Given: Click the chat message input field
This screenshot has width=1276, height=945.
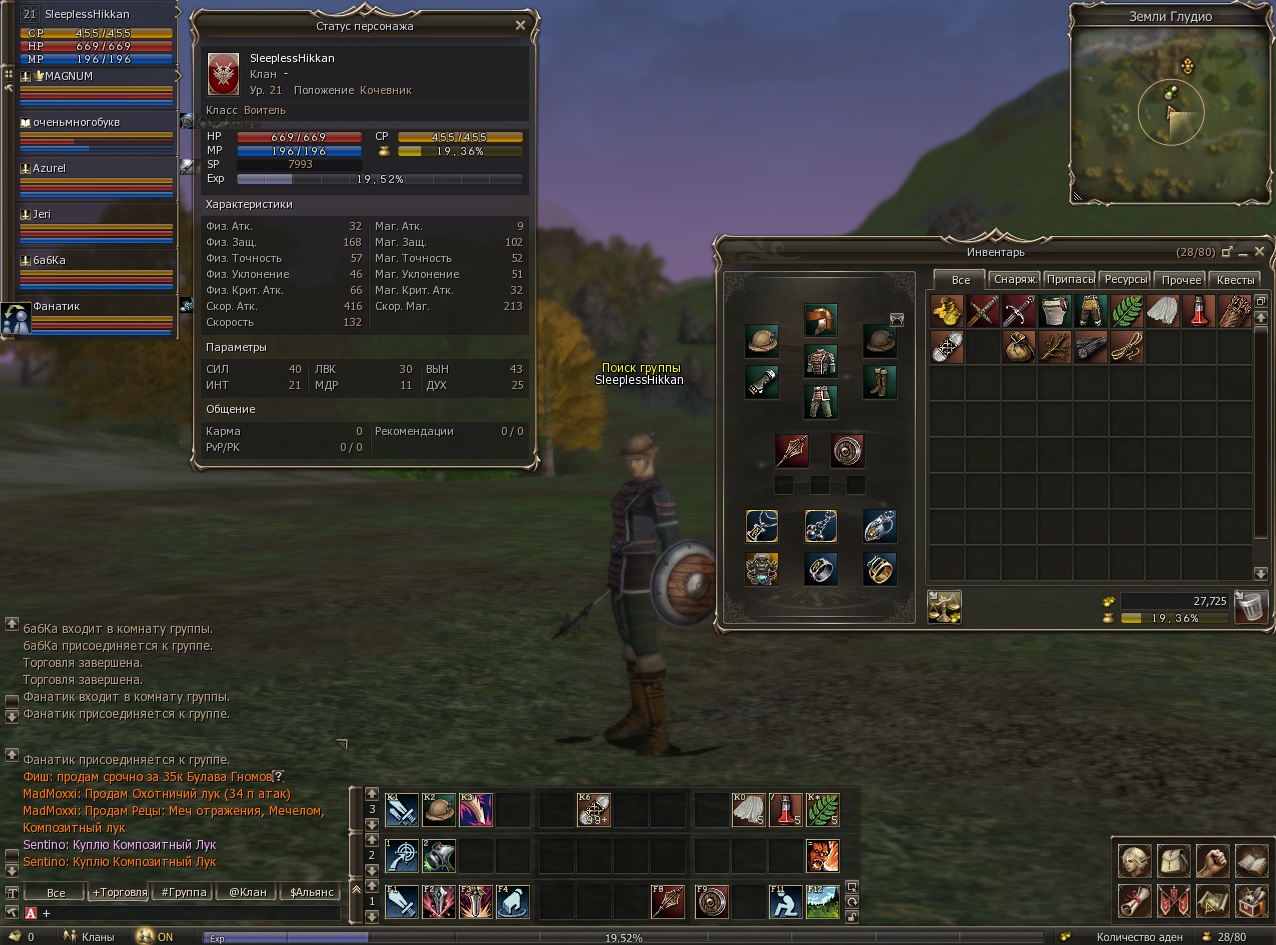Looking at the screenshot, I should click(x=190, y=913).
